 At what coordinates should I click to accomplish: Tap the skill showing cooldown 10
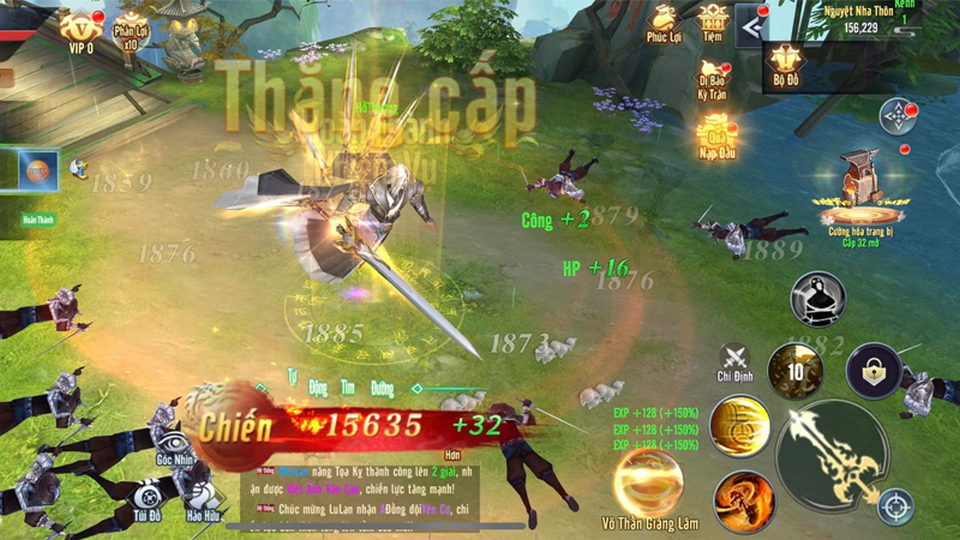tap(795, 371)
